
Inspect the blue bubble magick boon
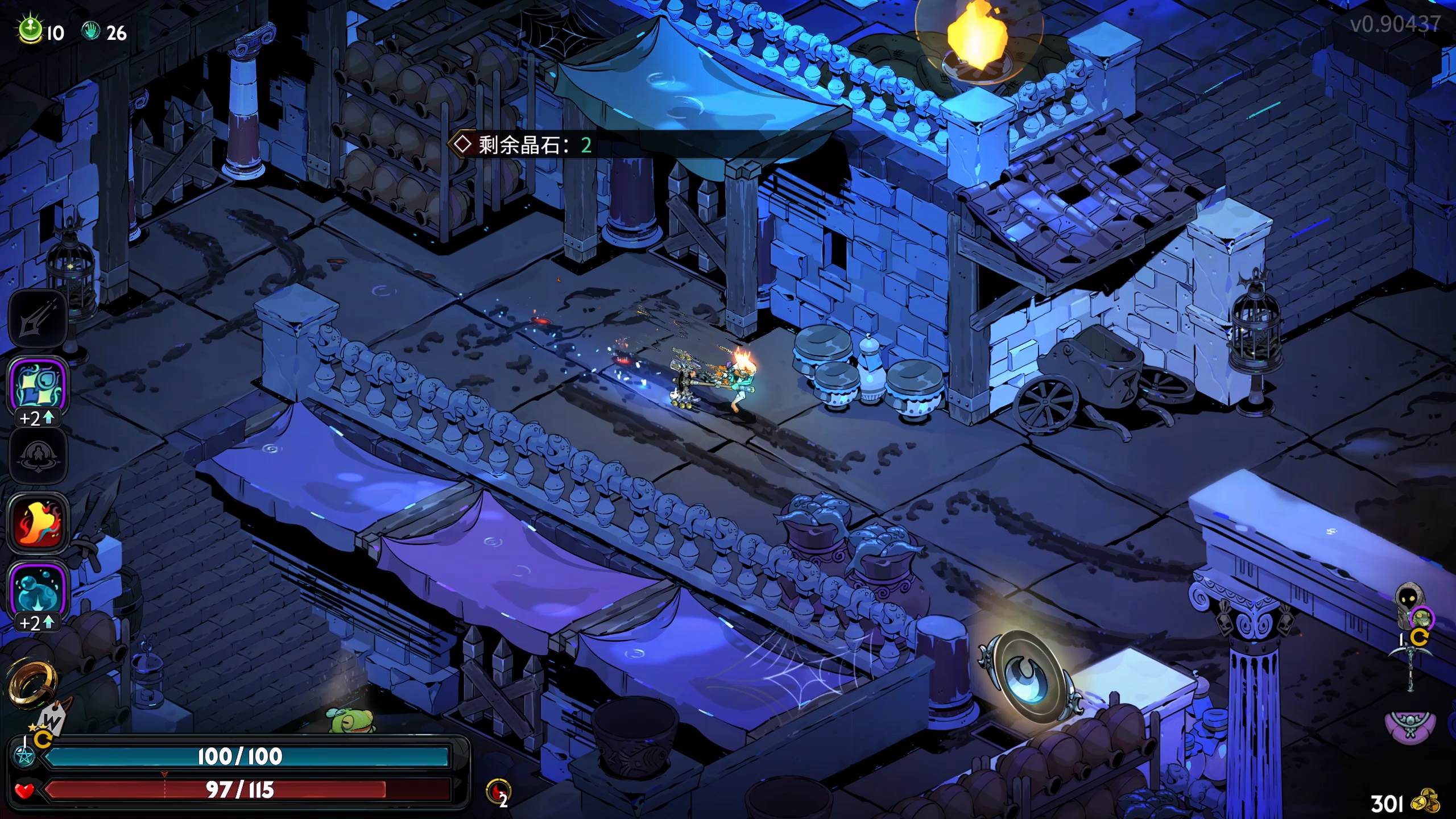click(38, 591)
